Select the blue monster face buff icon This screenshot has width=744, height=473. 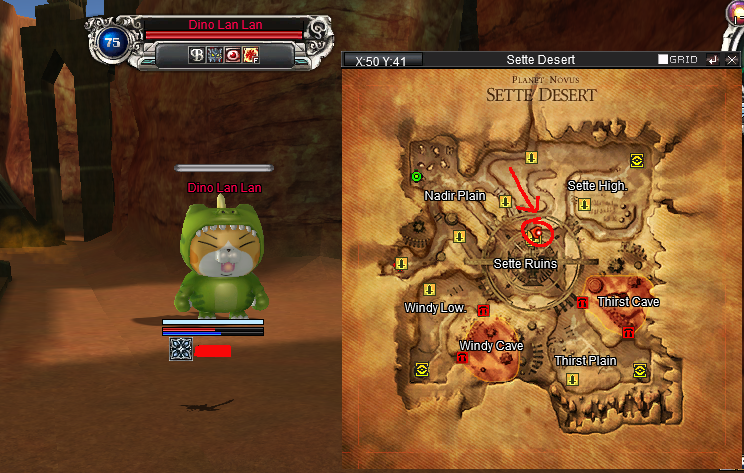214,54
